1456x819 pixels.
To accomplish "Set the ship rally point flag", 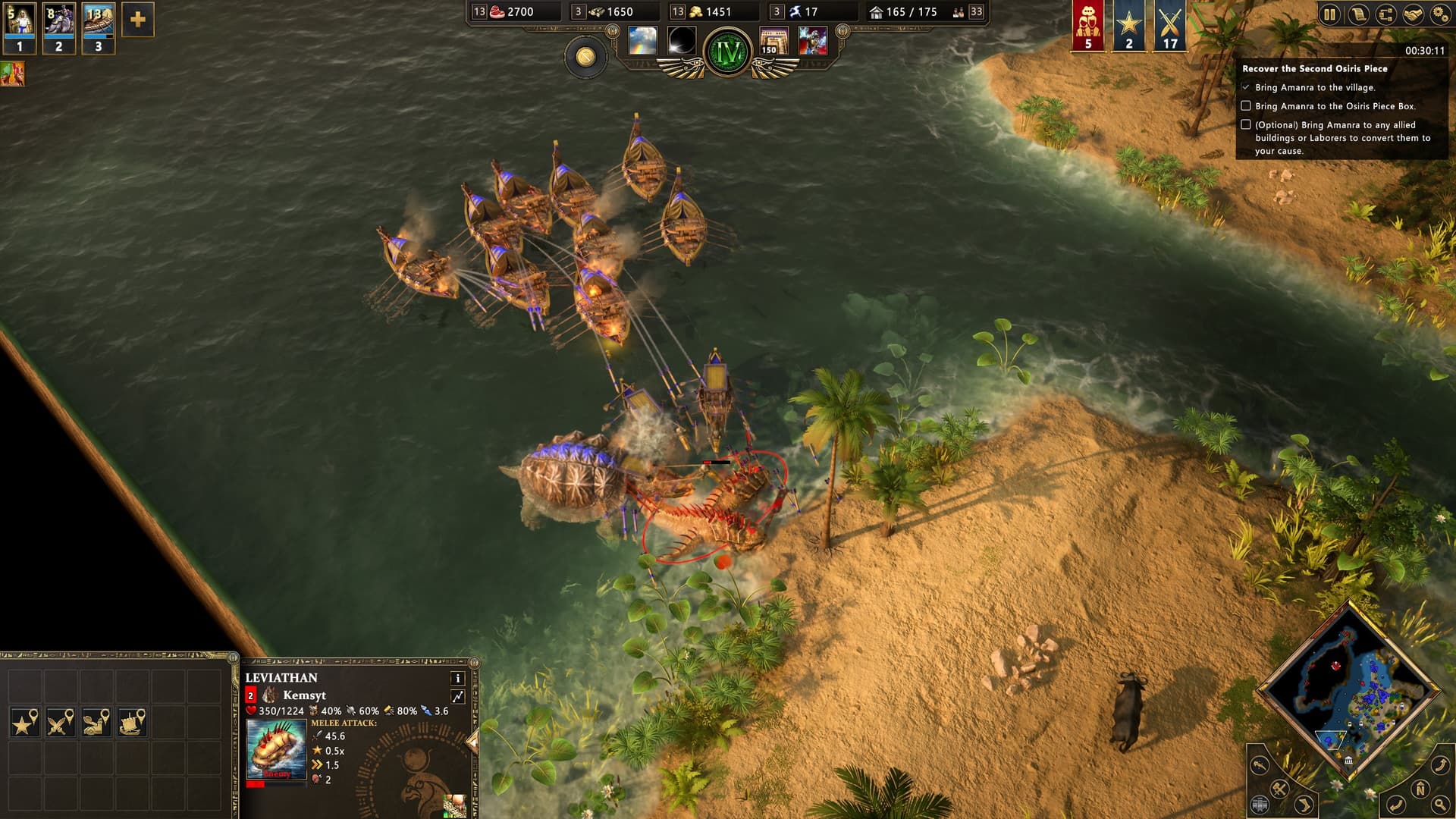I will point(132,723).
